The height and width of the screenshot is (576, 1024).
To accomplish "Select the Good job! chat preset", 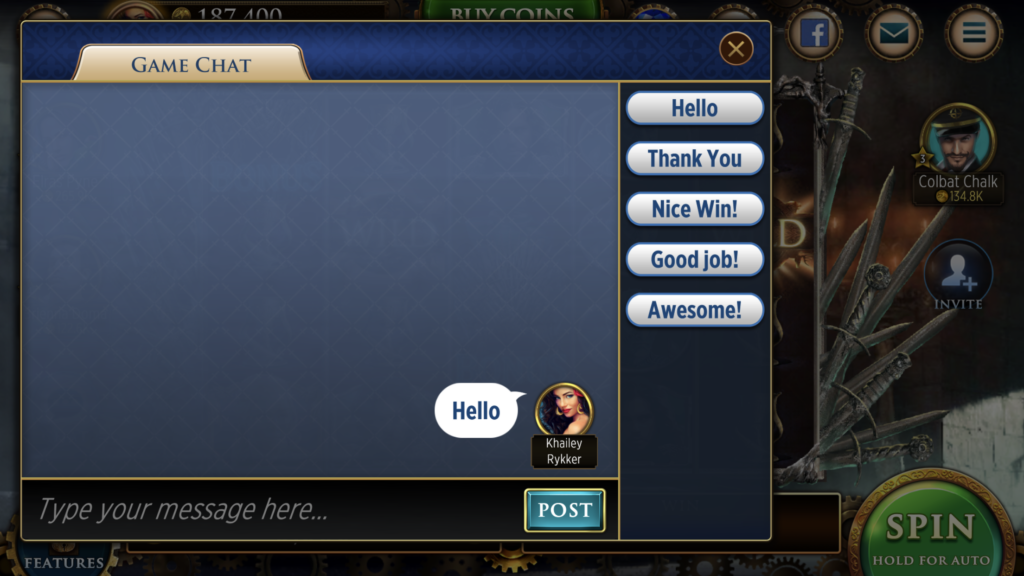I will [x=694, y=260].
